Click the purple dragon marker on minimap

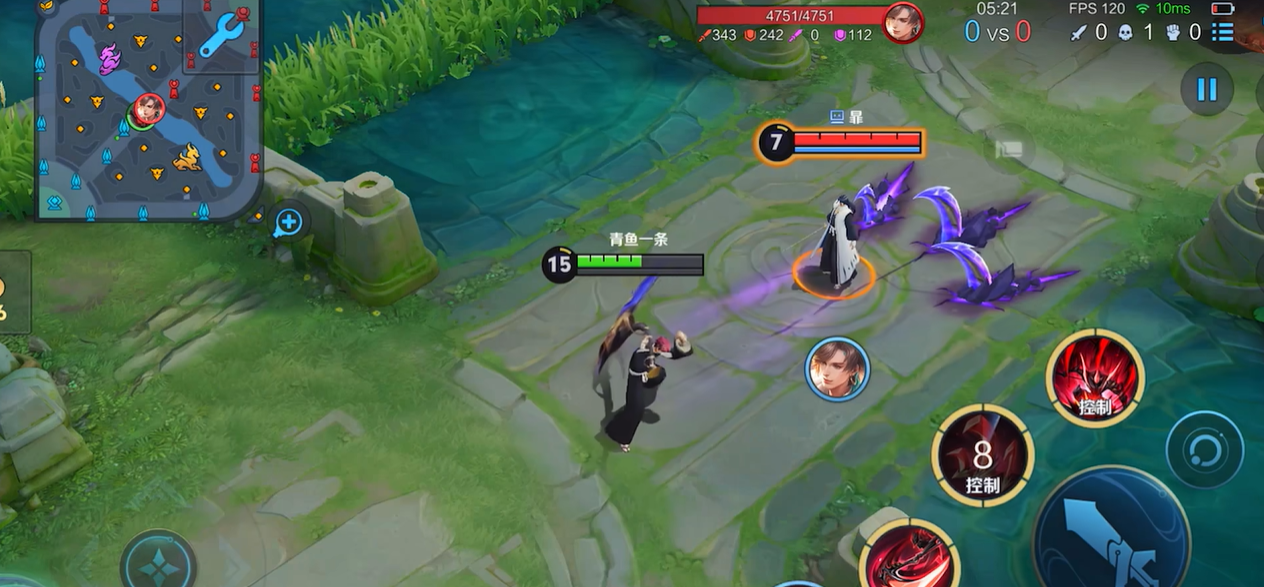[108, 55]
